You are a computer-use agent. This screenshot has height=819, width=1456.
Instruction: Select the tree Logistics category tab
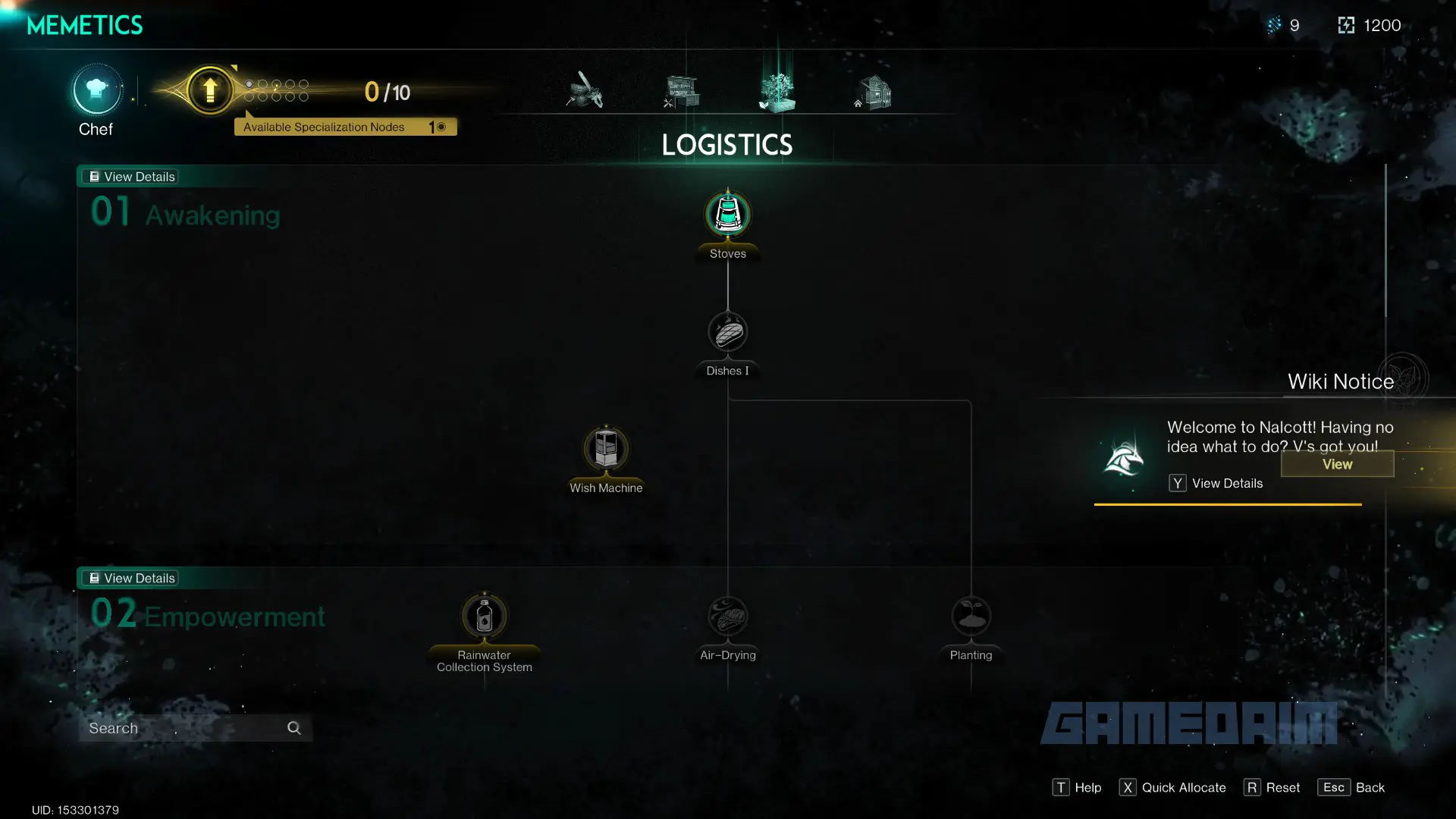point(777,92)
